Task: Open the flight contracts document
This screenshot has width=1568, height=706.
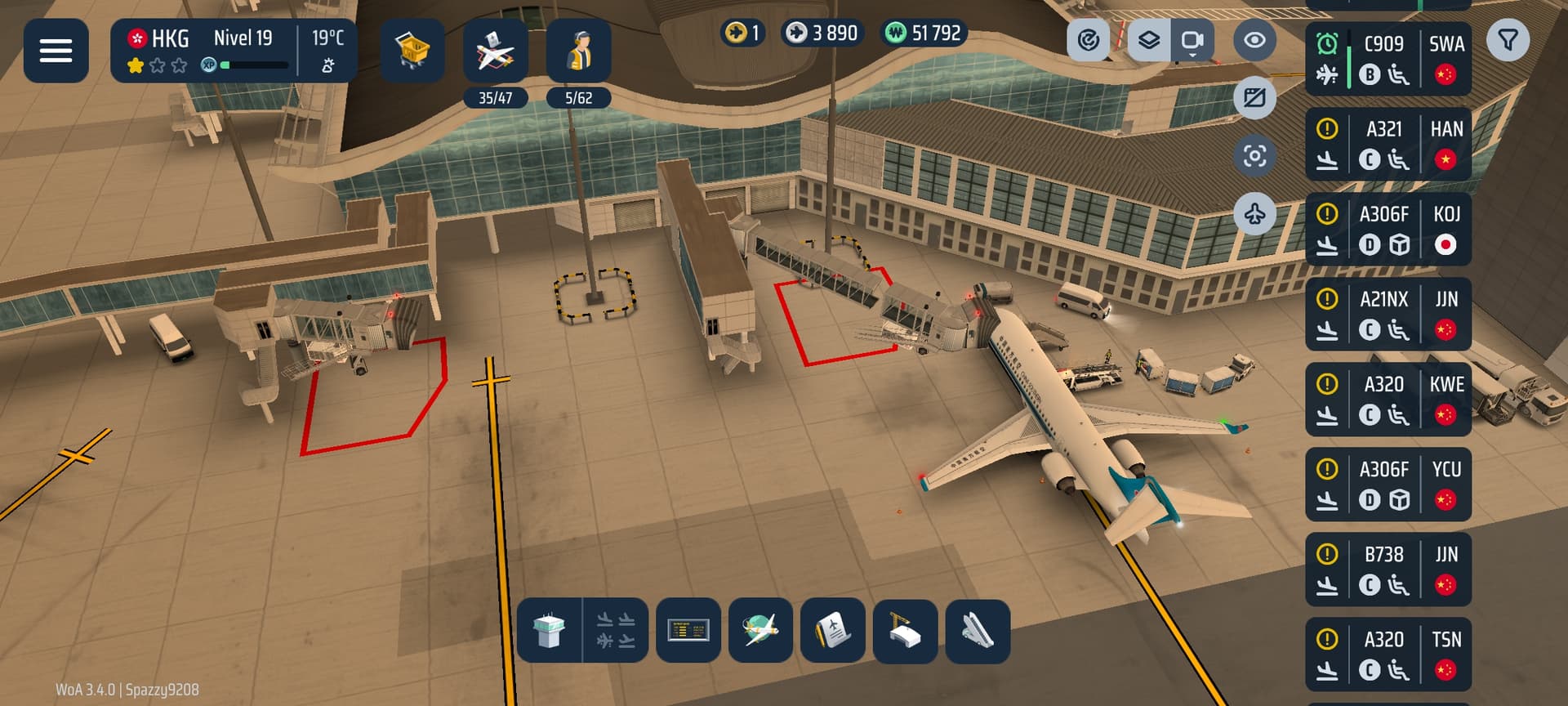Action: point(833,631)
